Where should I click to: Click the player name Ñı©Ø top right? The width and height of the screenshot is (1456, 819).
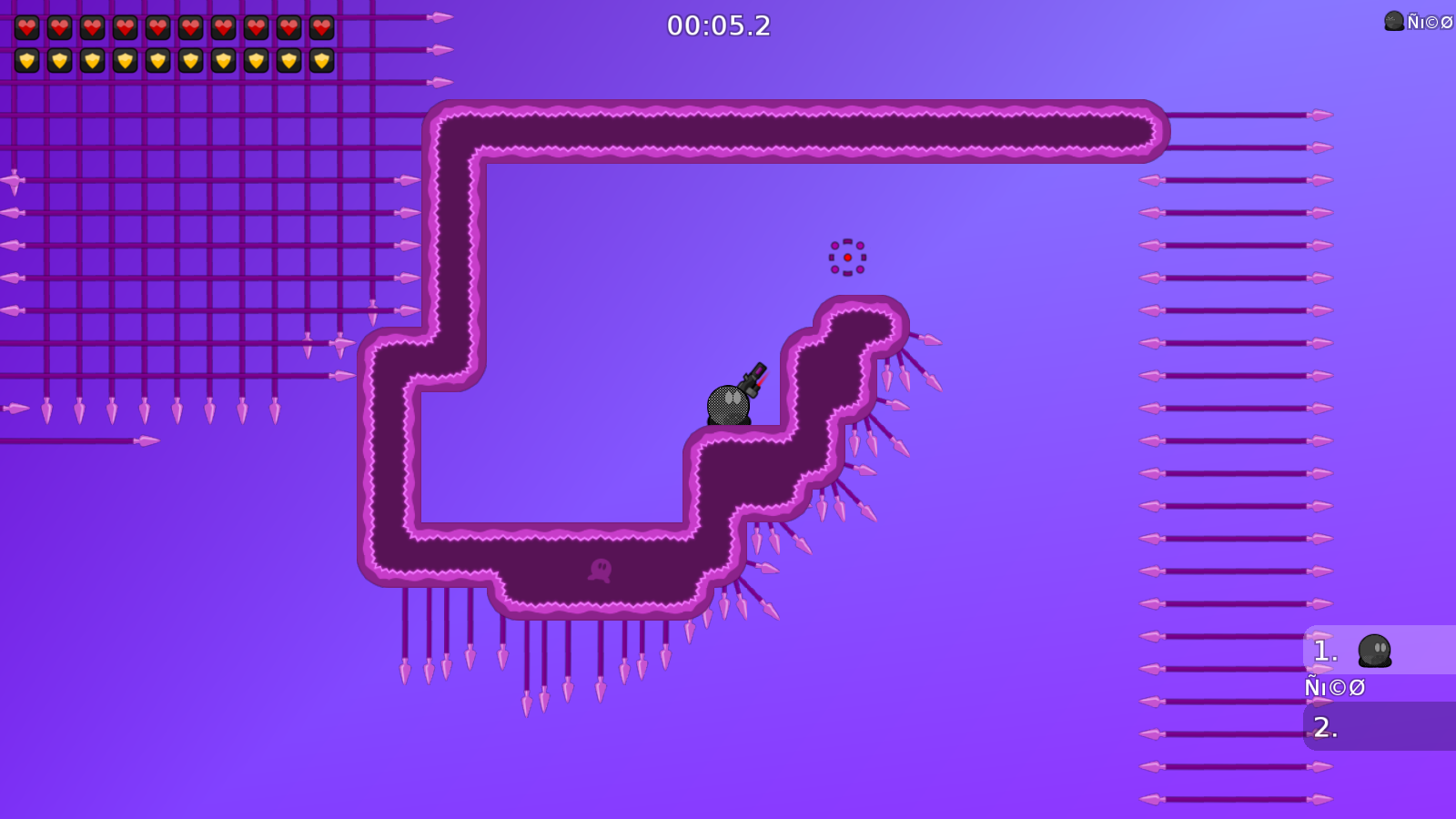(x=1429, y=20)
